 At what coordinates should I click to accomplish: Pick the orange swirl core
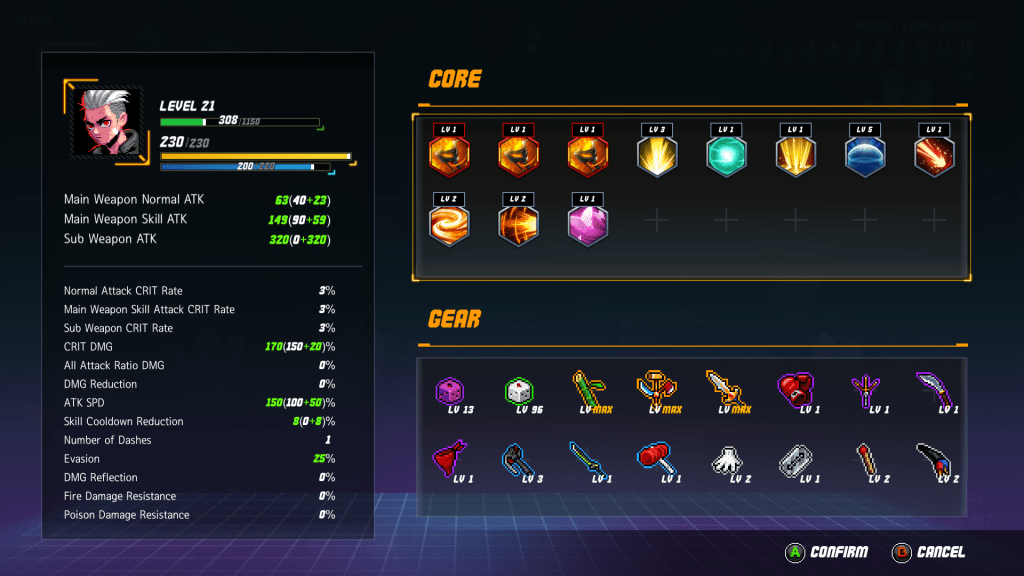pyautogui.click(x=449, y=224)
